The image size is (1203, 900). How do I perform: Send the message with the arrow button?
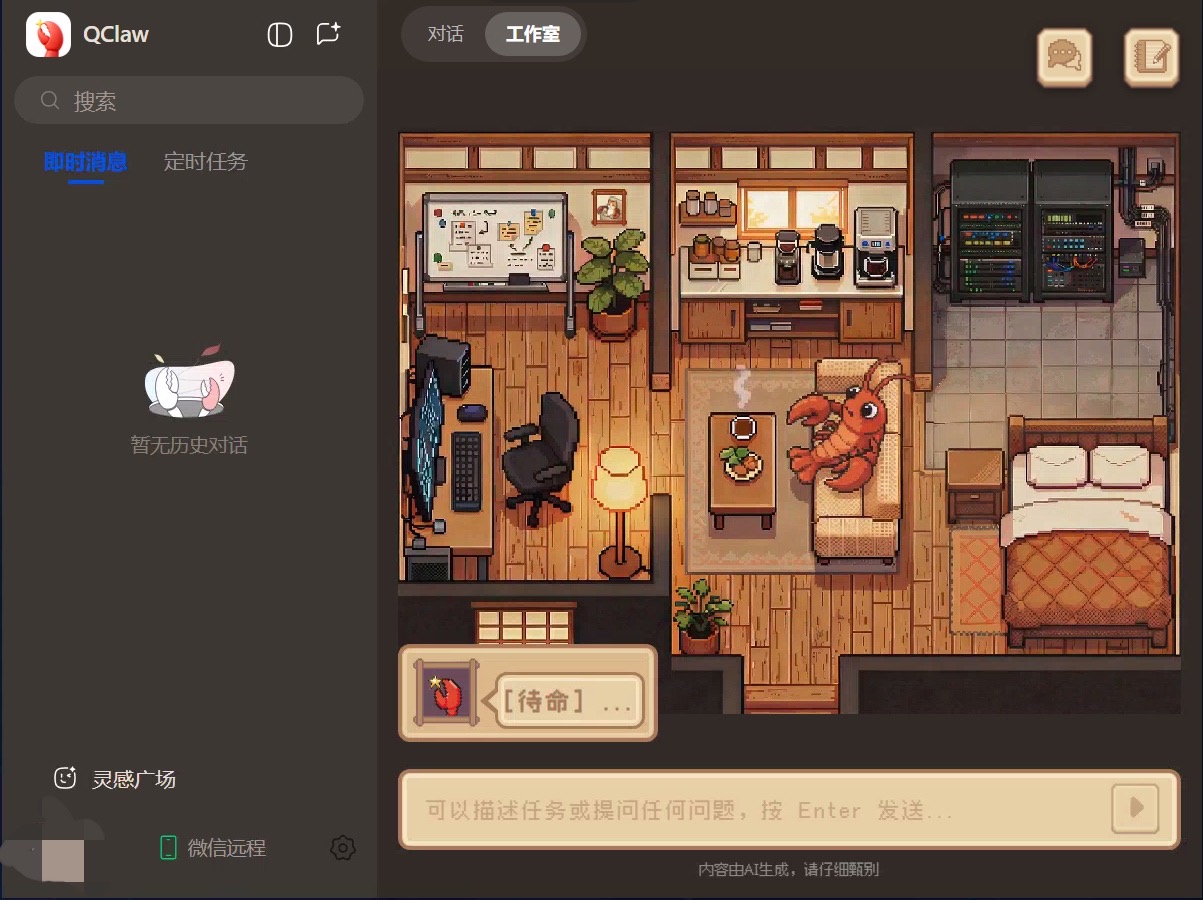tap(1135, 809)
